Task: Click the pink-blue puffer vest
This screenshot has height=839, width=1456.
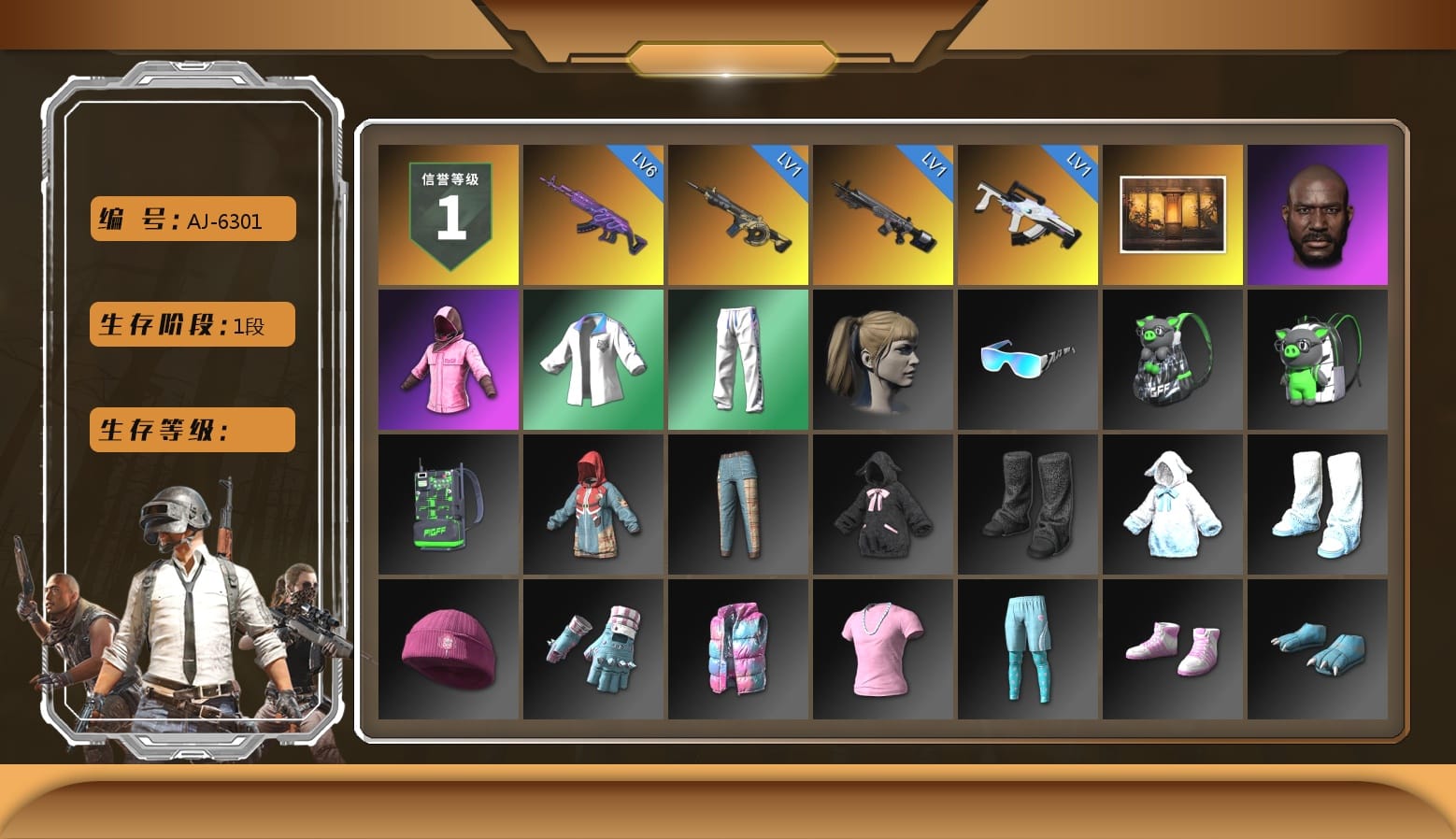Action: pos(737,650)
